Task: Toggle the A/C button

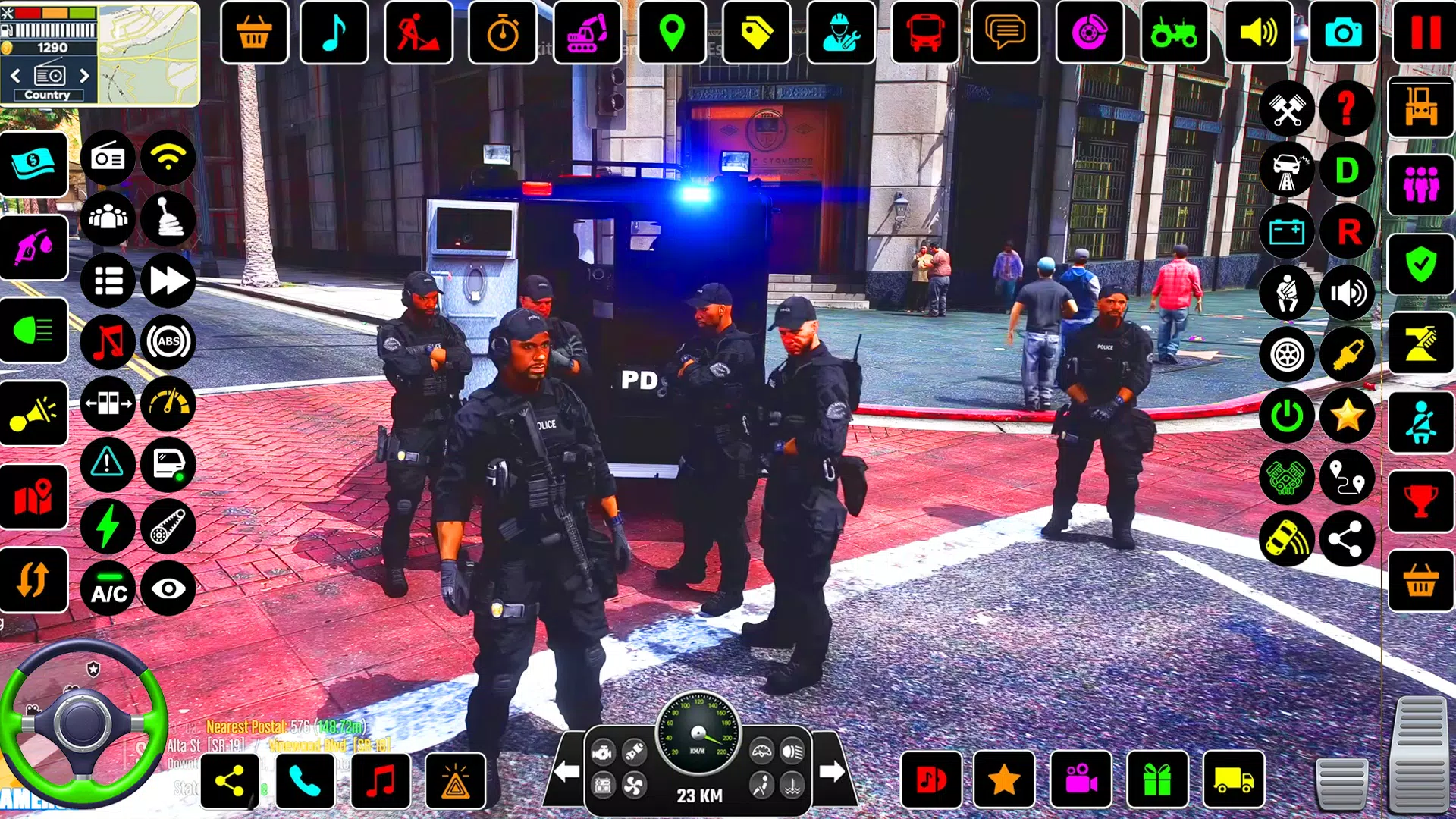Action: pos(108,590)
